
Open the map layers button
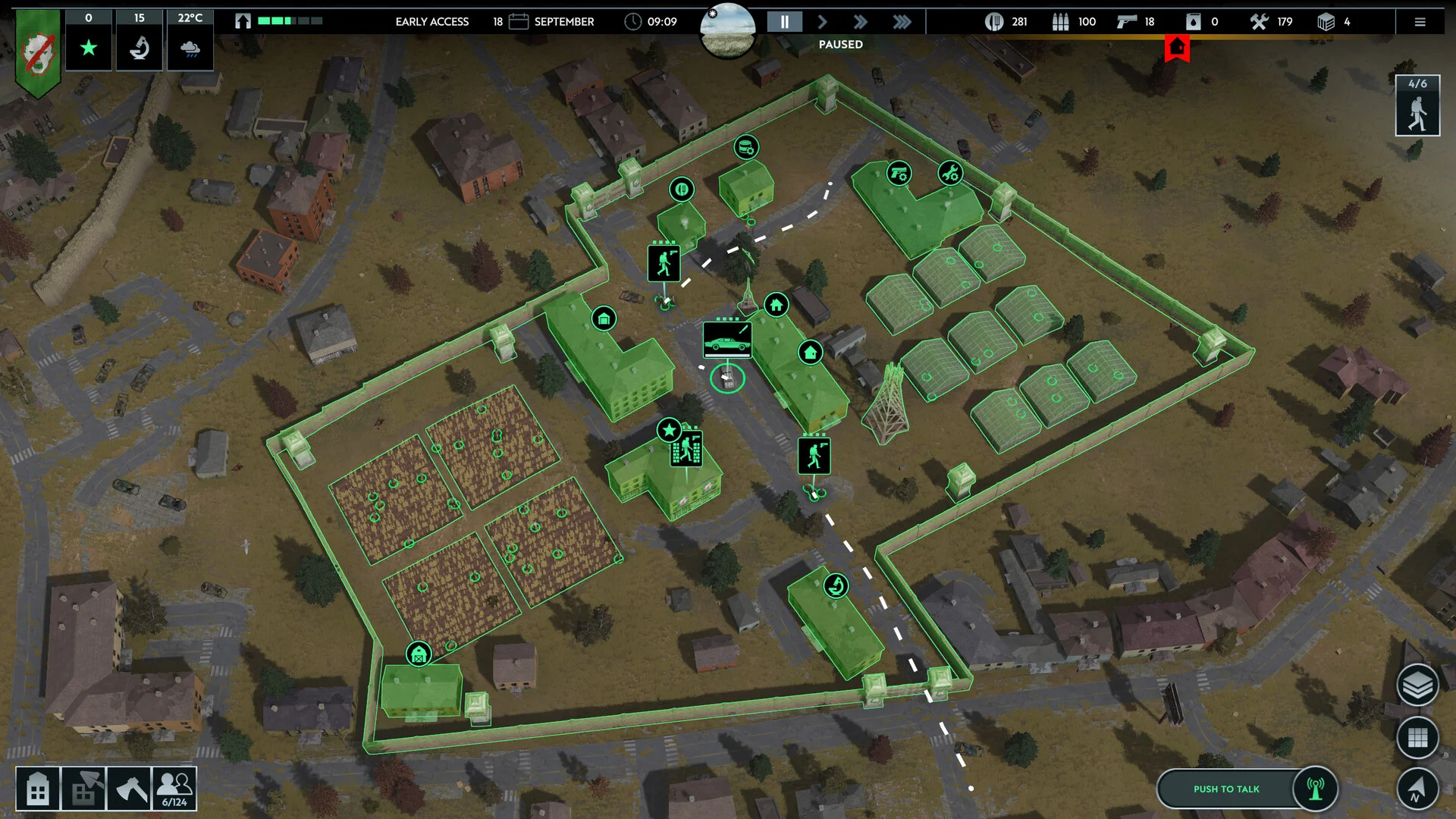pos(1417,686)
